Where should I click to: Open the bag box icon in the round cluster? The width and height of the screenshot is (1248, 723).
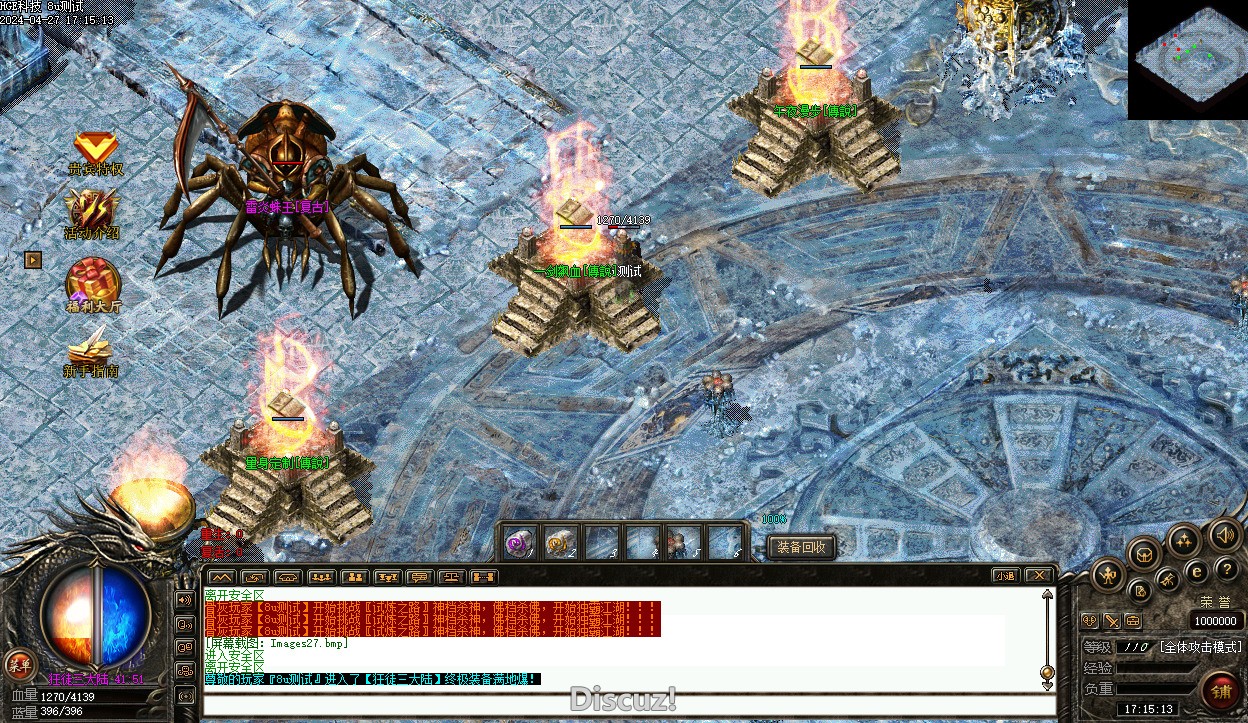click(x=1144, y=553)
